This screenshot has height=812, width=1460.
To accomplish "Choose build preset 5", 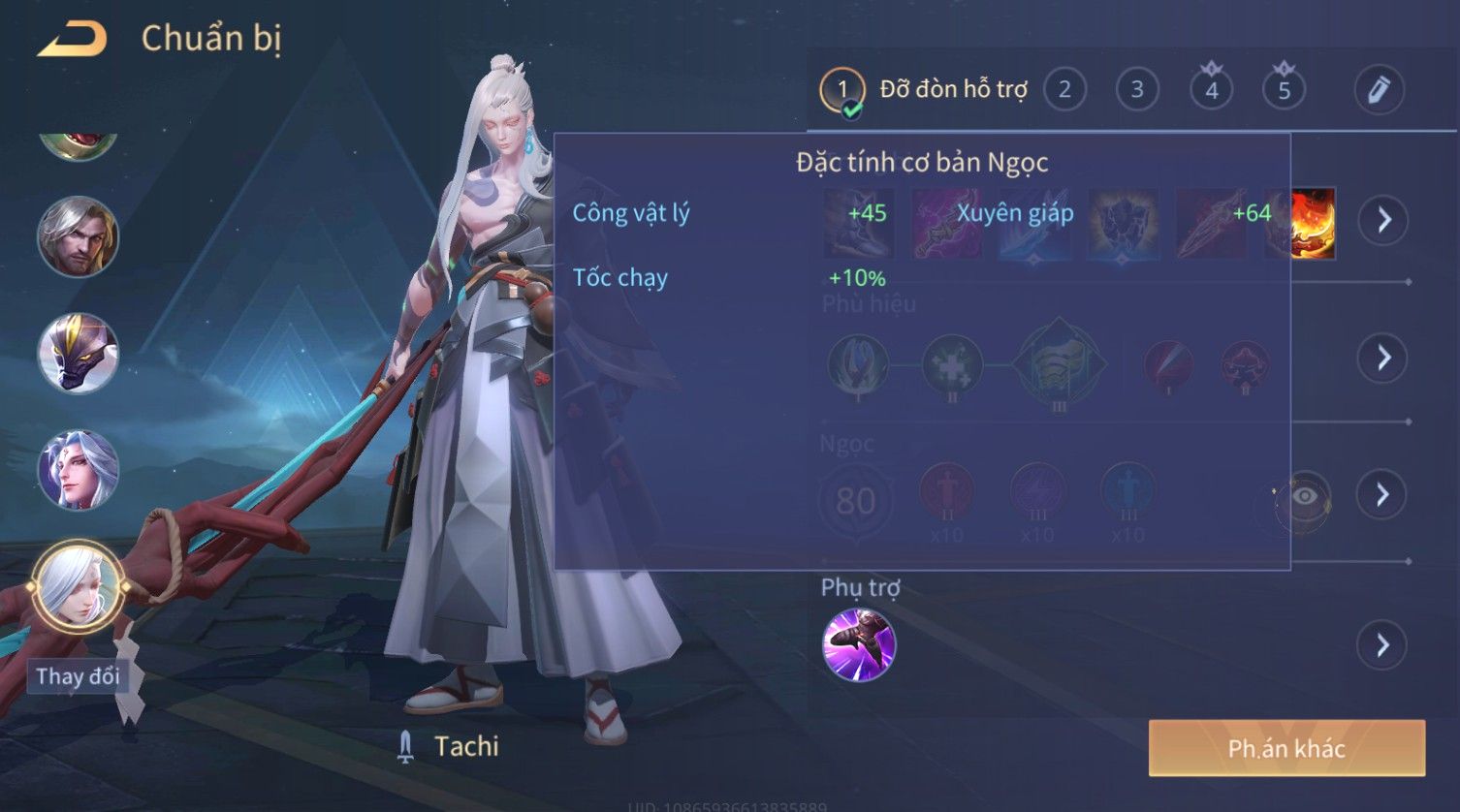I will pyautogui.click(x=1284, y=90).
